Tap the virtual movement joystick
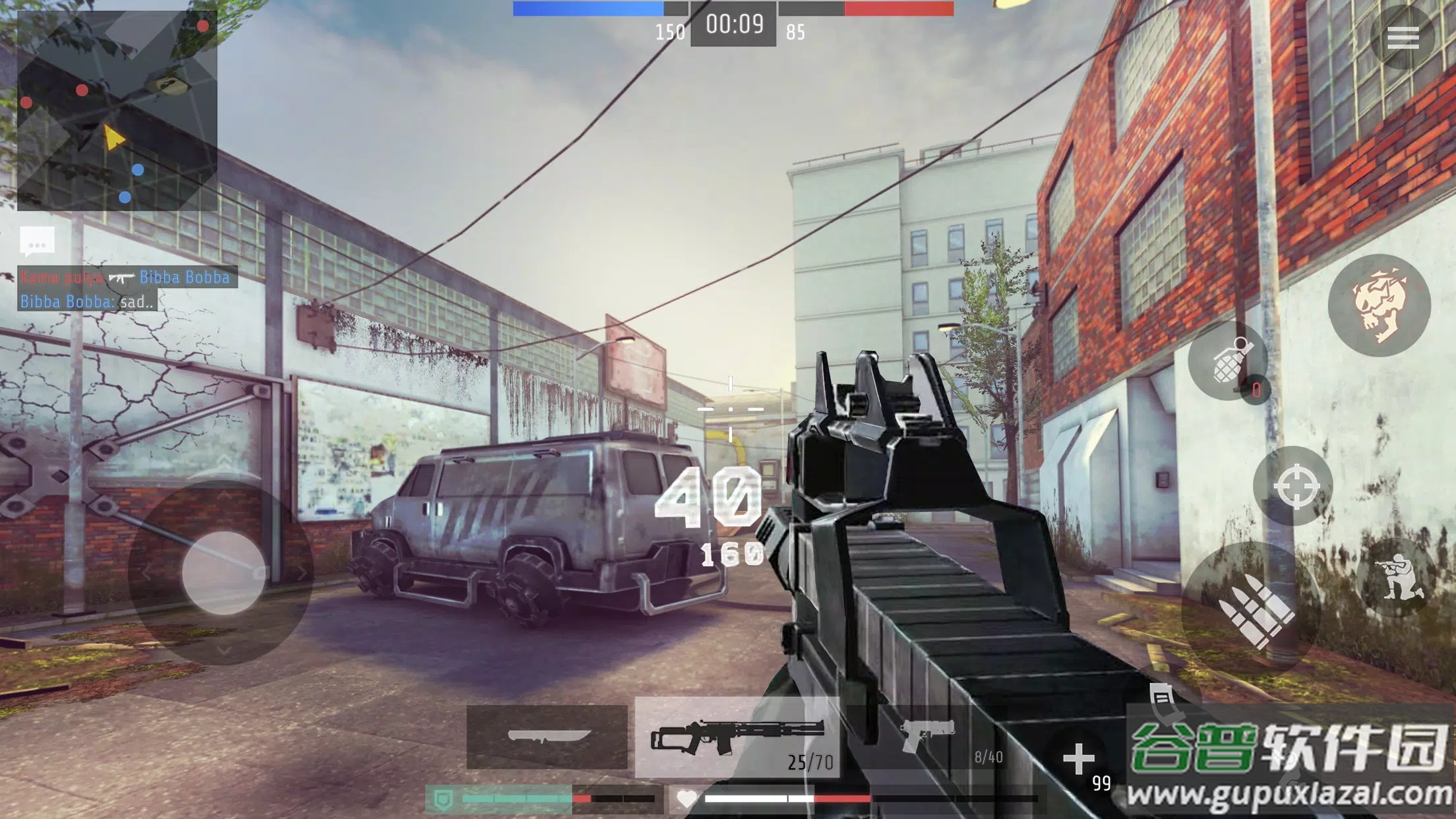Screen dimensions: 1456x819 (223, 572)
